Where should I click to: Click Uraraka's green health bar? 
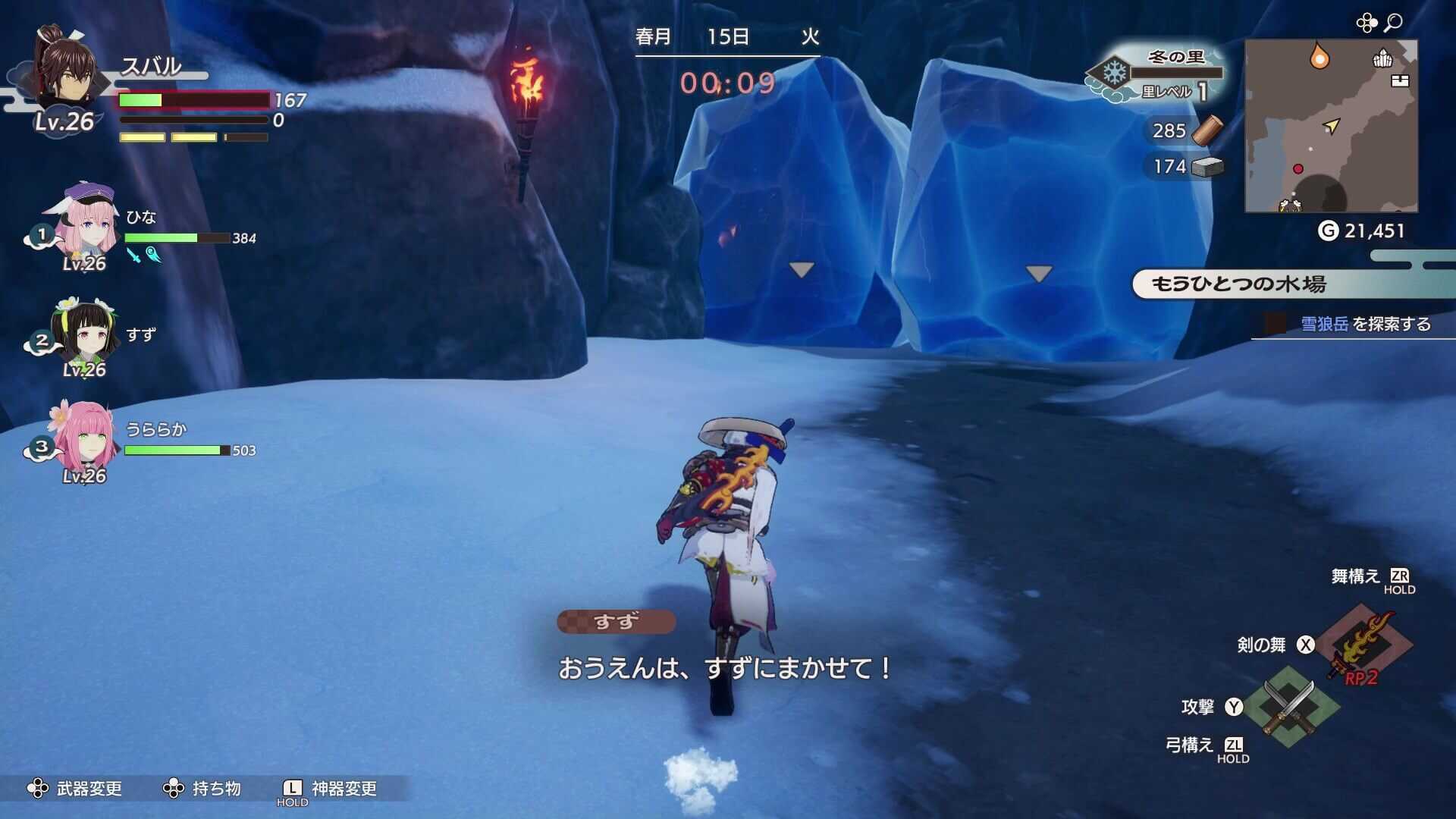point(173,449)
